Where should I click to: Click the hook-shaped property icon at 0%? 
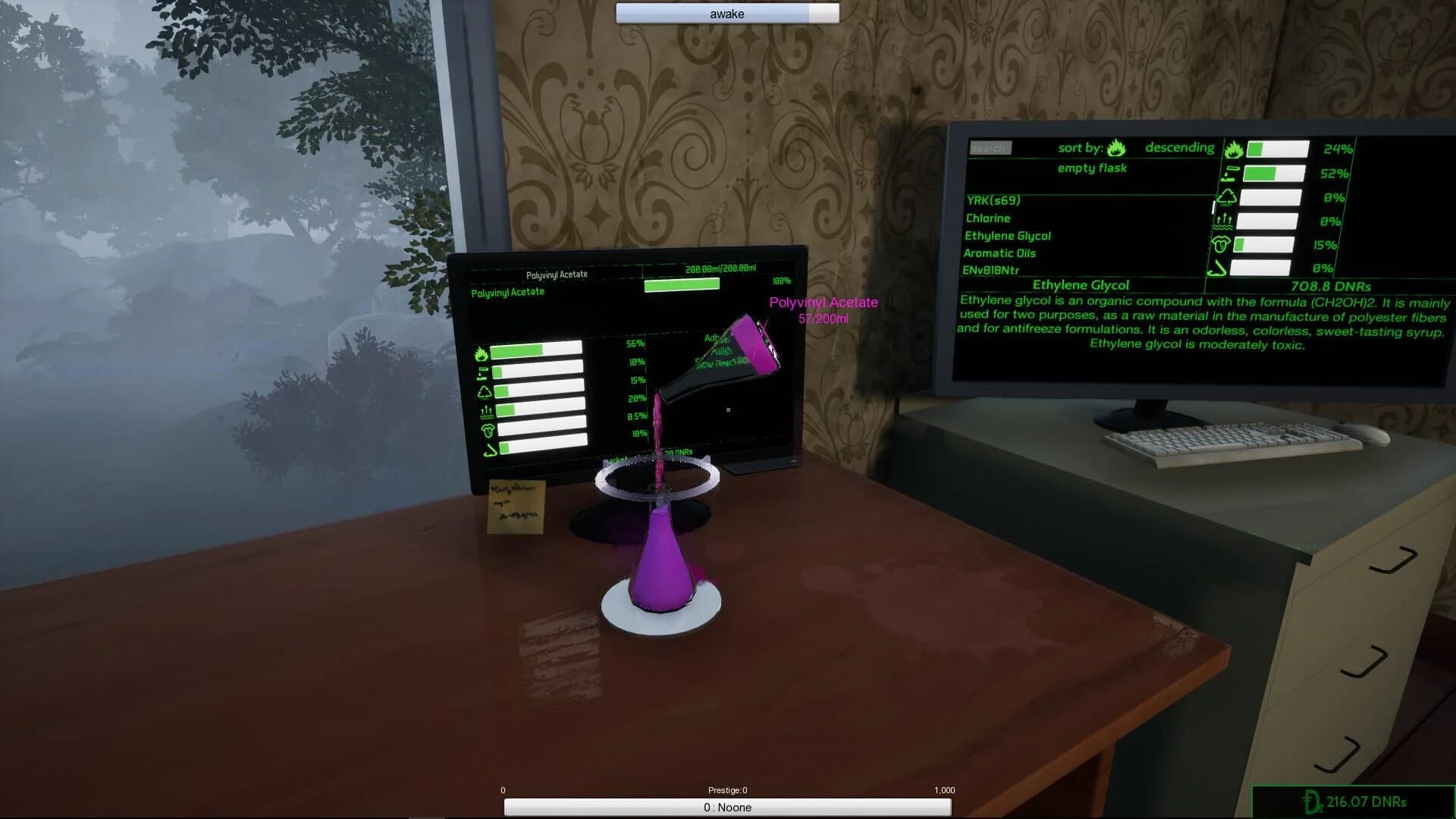[1217, 268]
